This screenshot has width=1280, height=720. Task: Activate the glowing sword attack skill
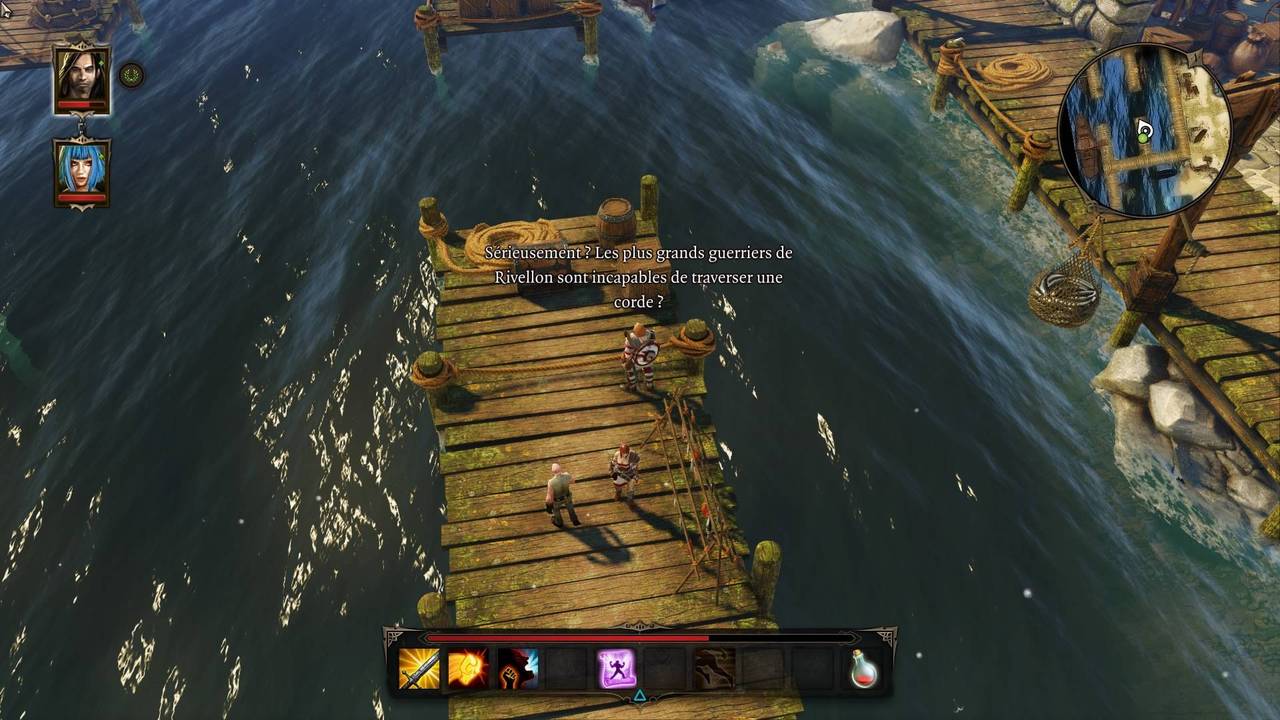[419, 668]
